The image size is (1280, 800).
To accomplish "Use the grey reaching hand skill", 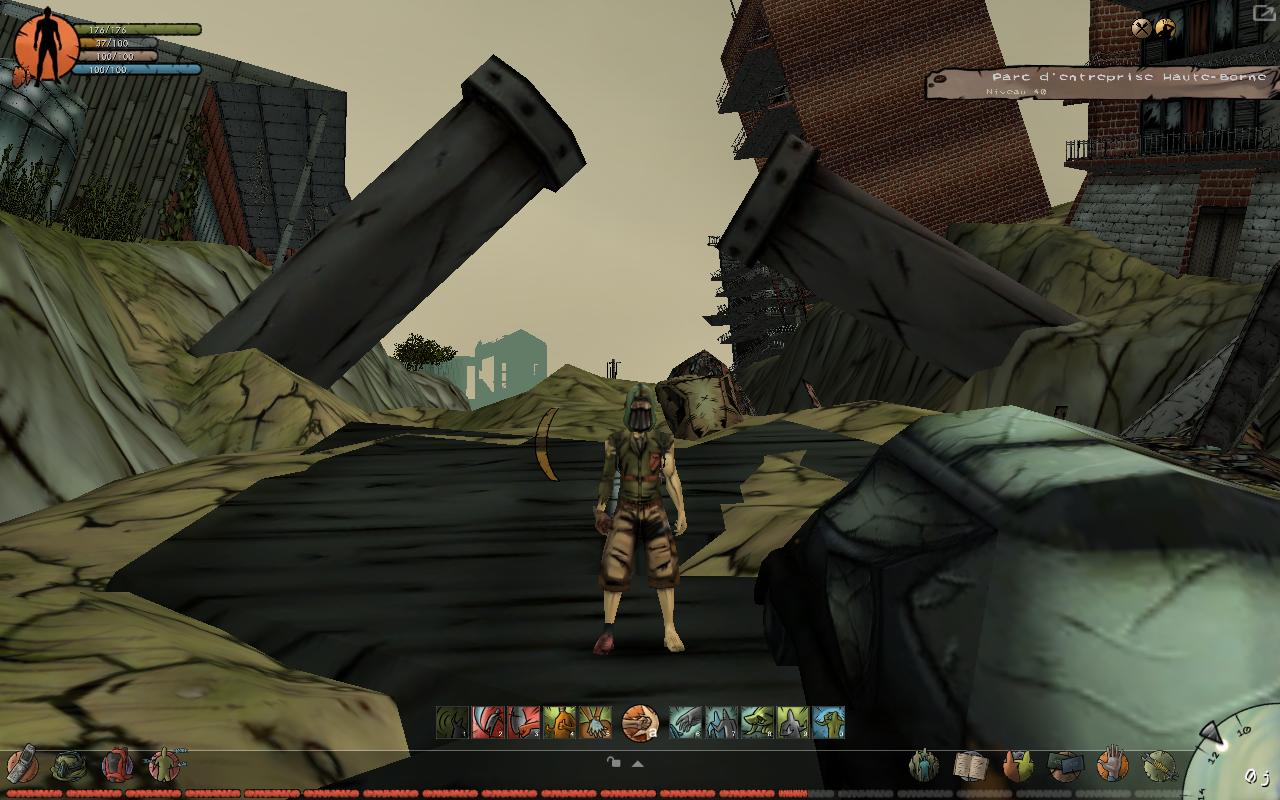I will (x=686, y=722).
